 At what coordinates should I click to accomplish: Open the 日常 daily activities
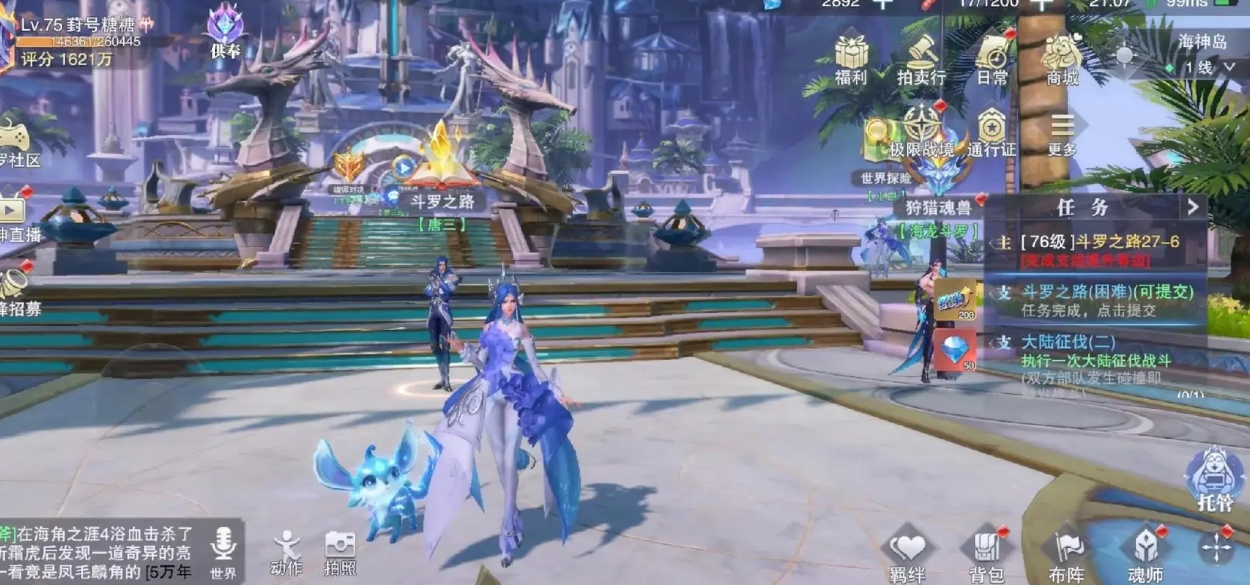click(993, 56)
